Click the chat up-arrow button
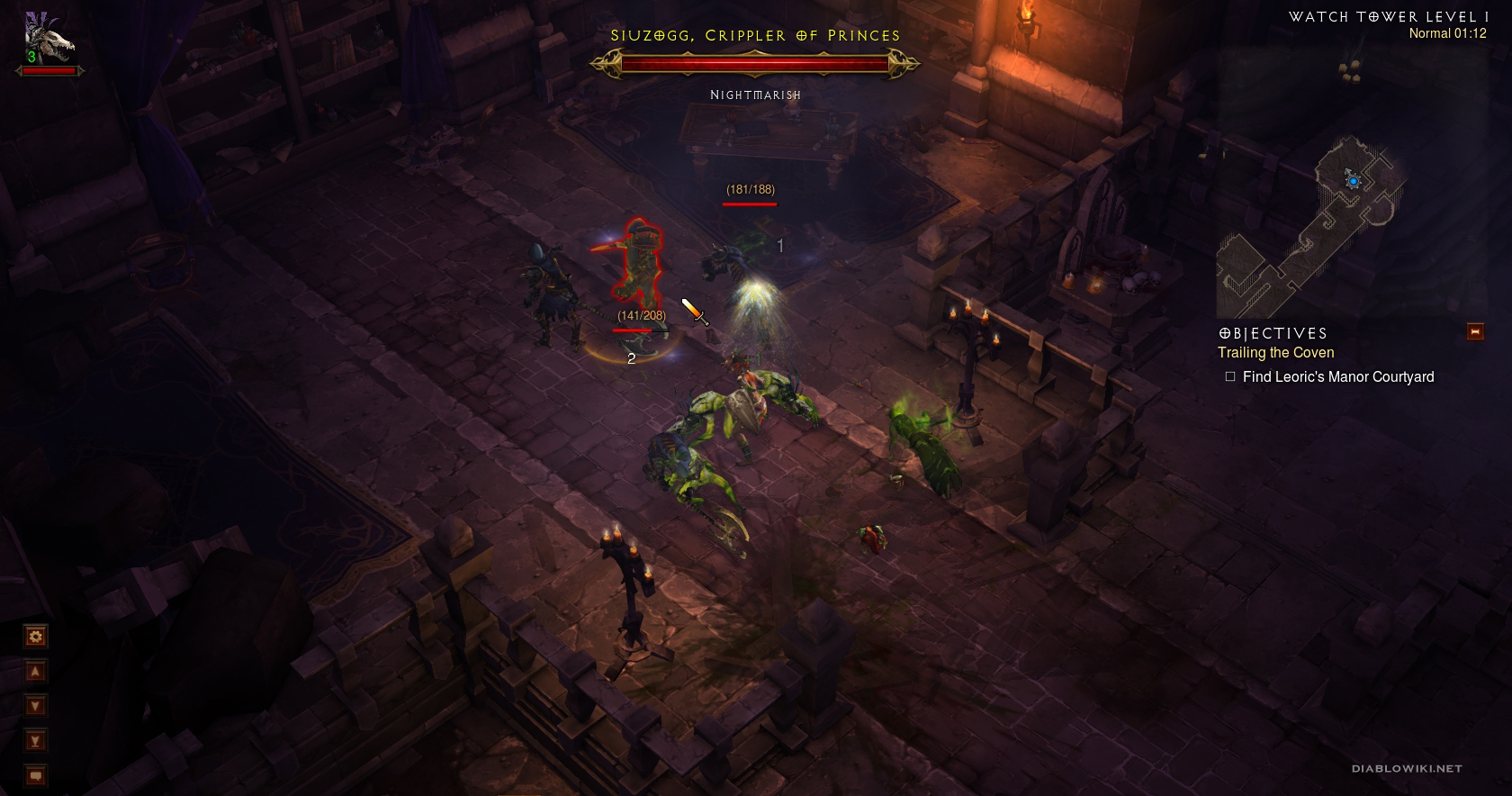The height and width of the screenshot is (796, 1512). tap(35, 672)
